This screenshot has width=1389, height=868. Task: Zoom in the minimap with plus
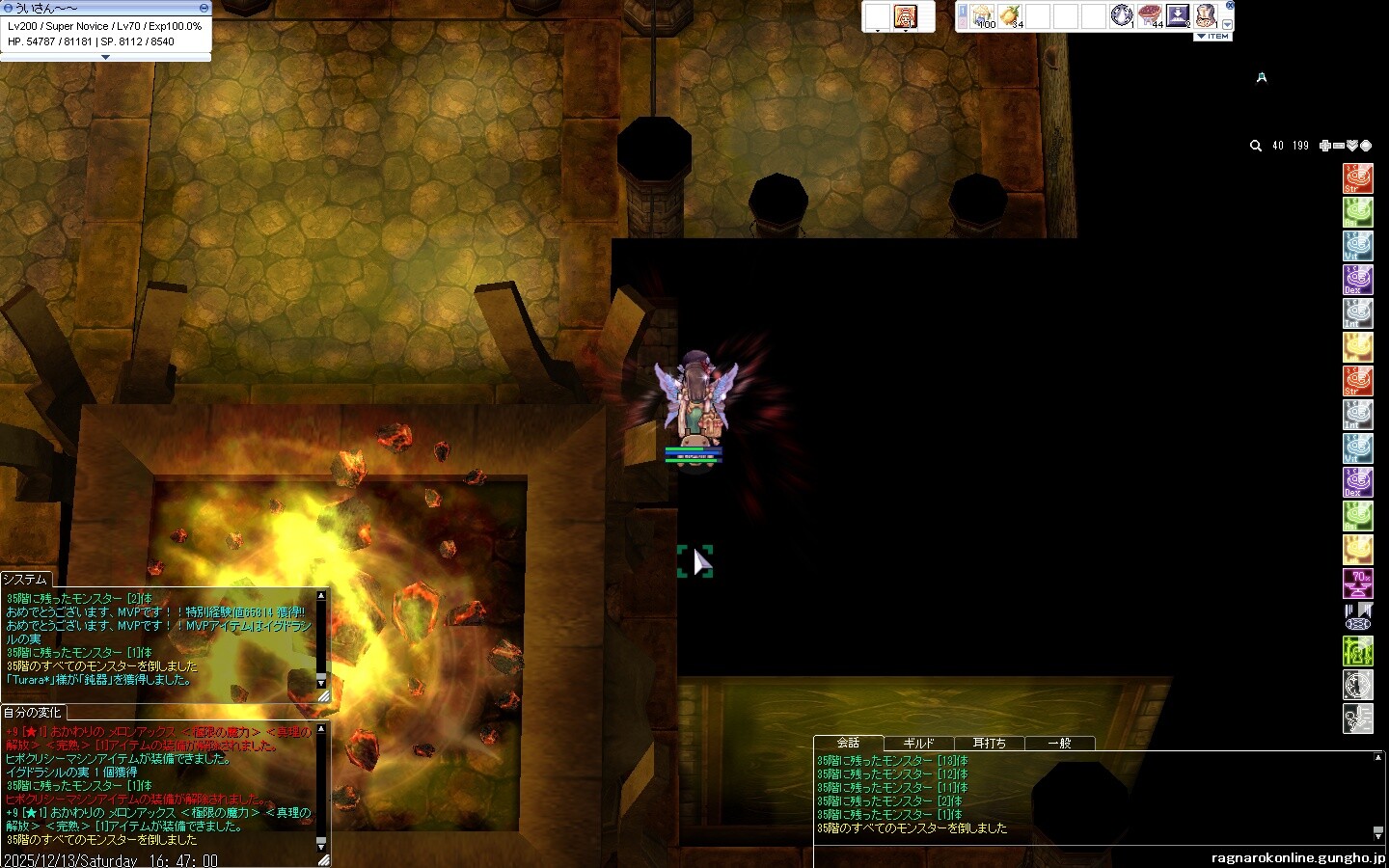1325,146
